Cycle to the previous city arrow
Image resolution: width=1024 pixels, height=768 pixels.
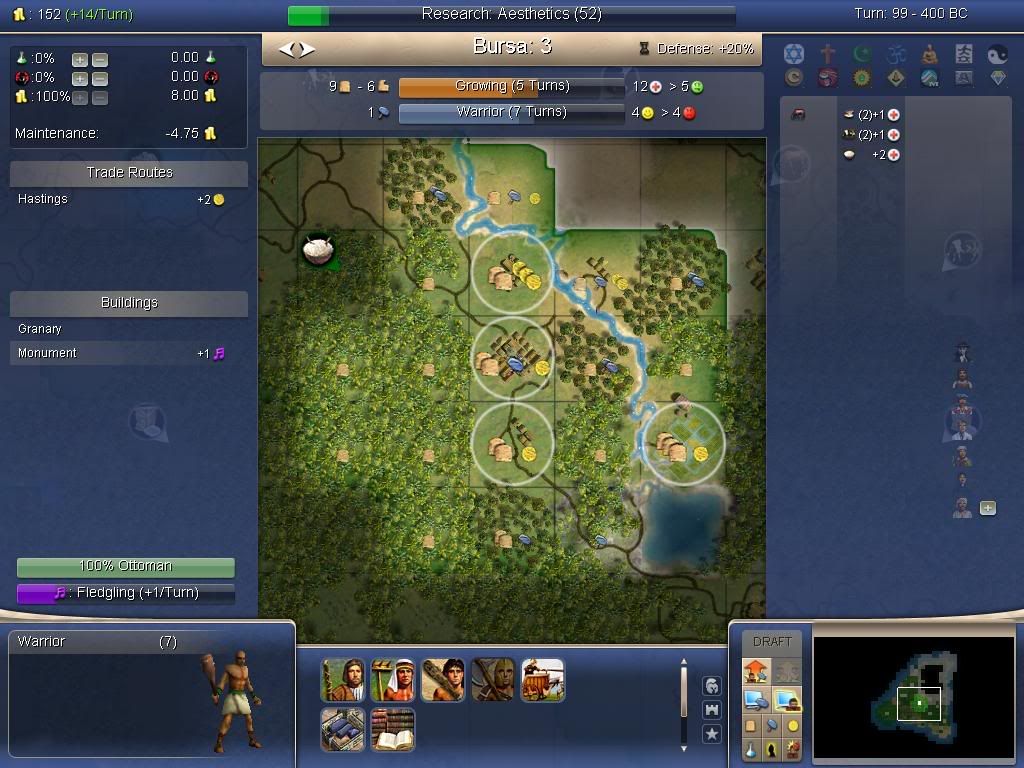pyautogui.click(x=285, y=49)
